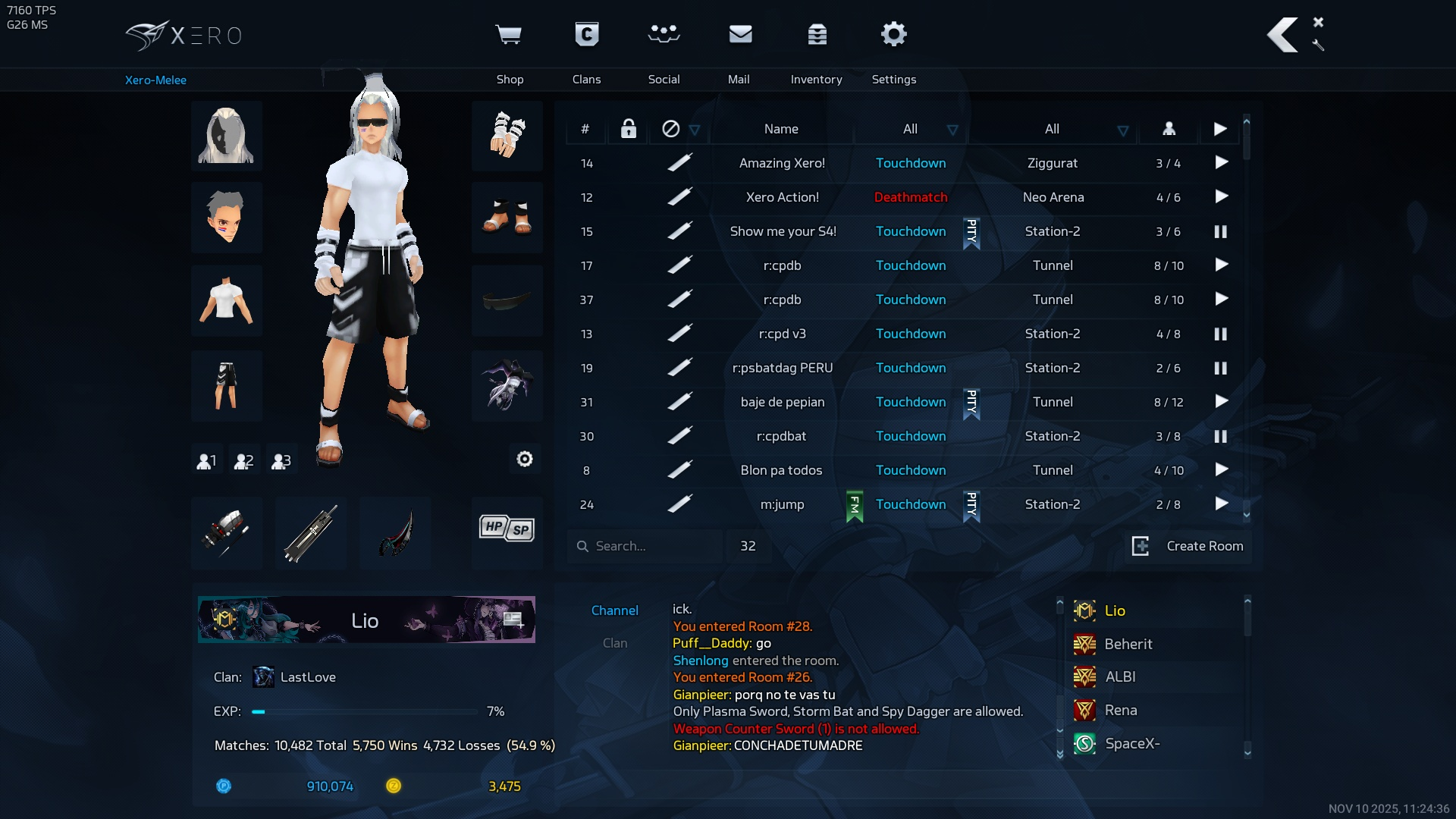This screenshot has width=1456, height=819.
Task: Close the game with the X button
Action: [x=1318, y=22]
